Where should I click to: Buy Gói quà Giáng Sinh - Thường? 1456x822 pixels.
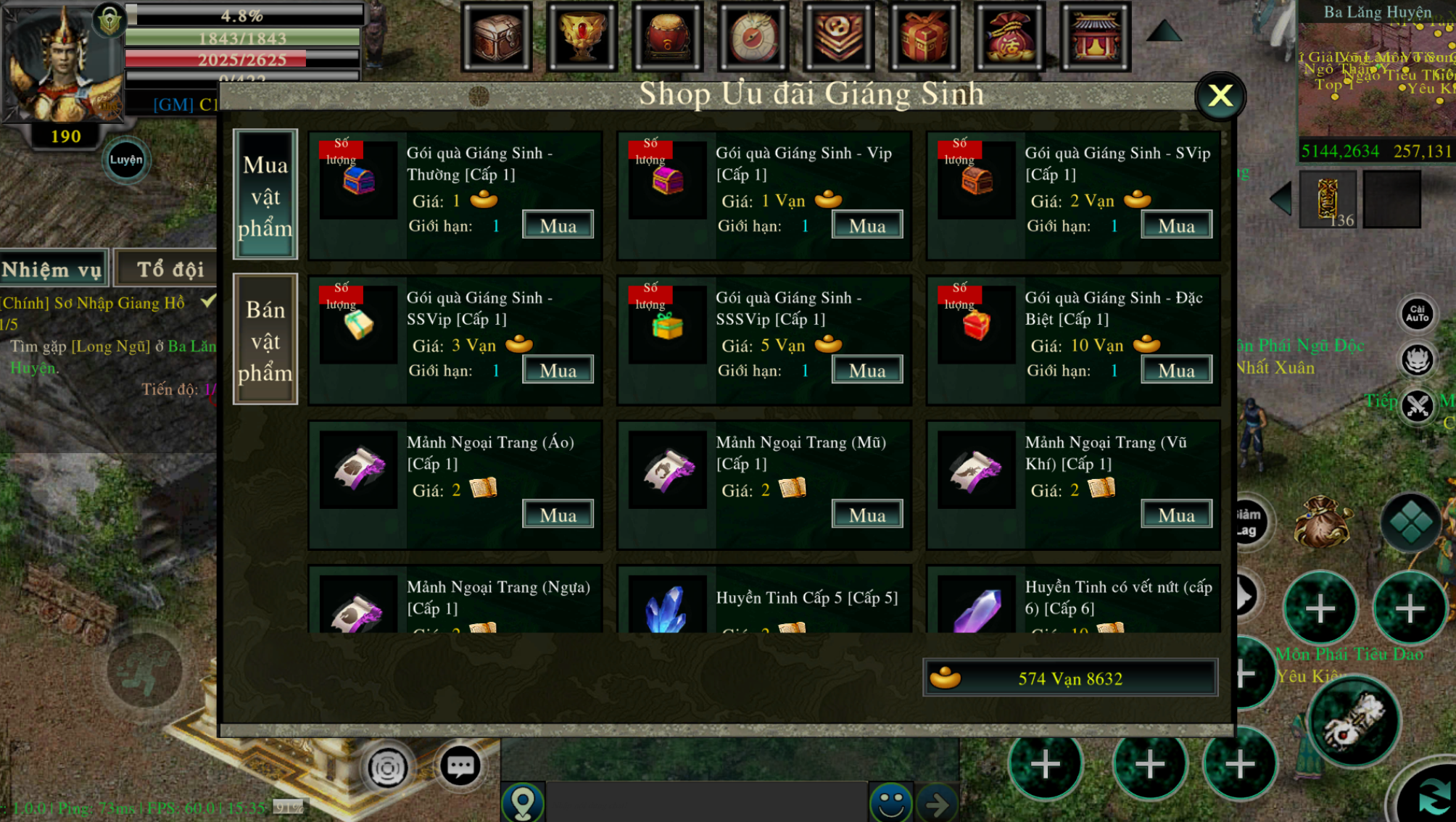pos(558,225)
